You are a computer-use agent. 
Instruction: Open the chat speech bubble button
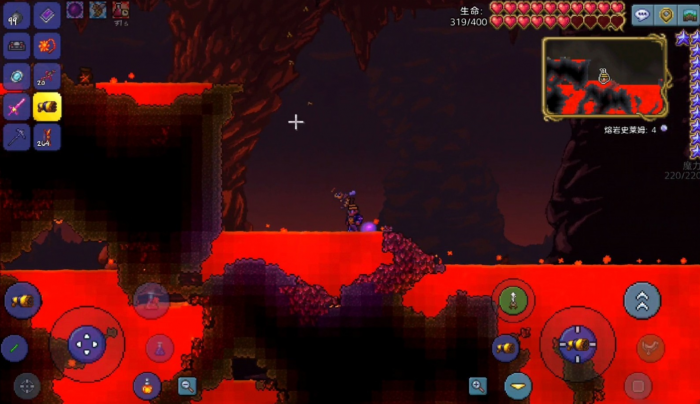642,14
